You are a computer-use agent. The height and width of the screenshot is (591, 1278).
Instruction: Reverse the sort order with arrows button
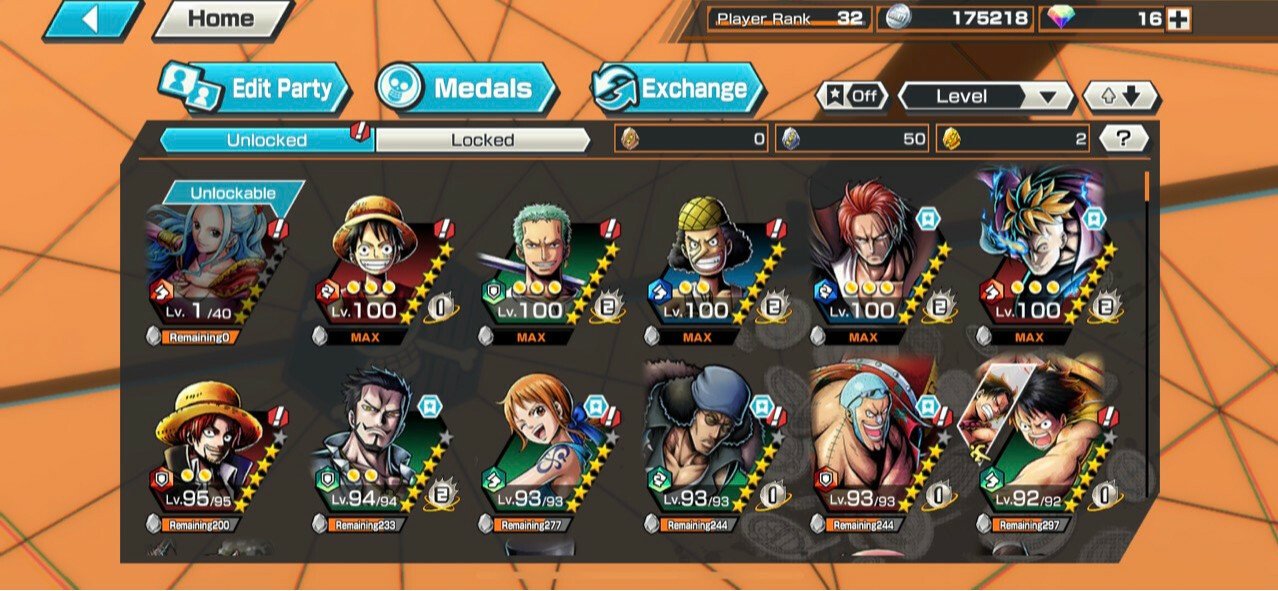(x=1121, y=97)
